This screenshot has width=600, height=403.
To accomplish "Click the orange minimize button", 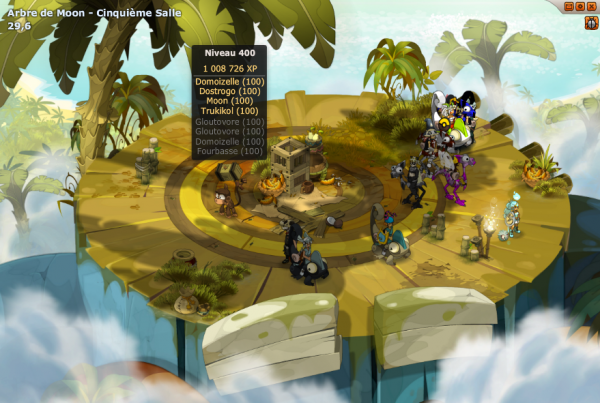I will pyautogui.click(x=570, y=6).
